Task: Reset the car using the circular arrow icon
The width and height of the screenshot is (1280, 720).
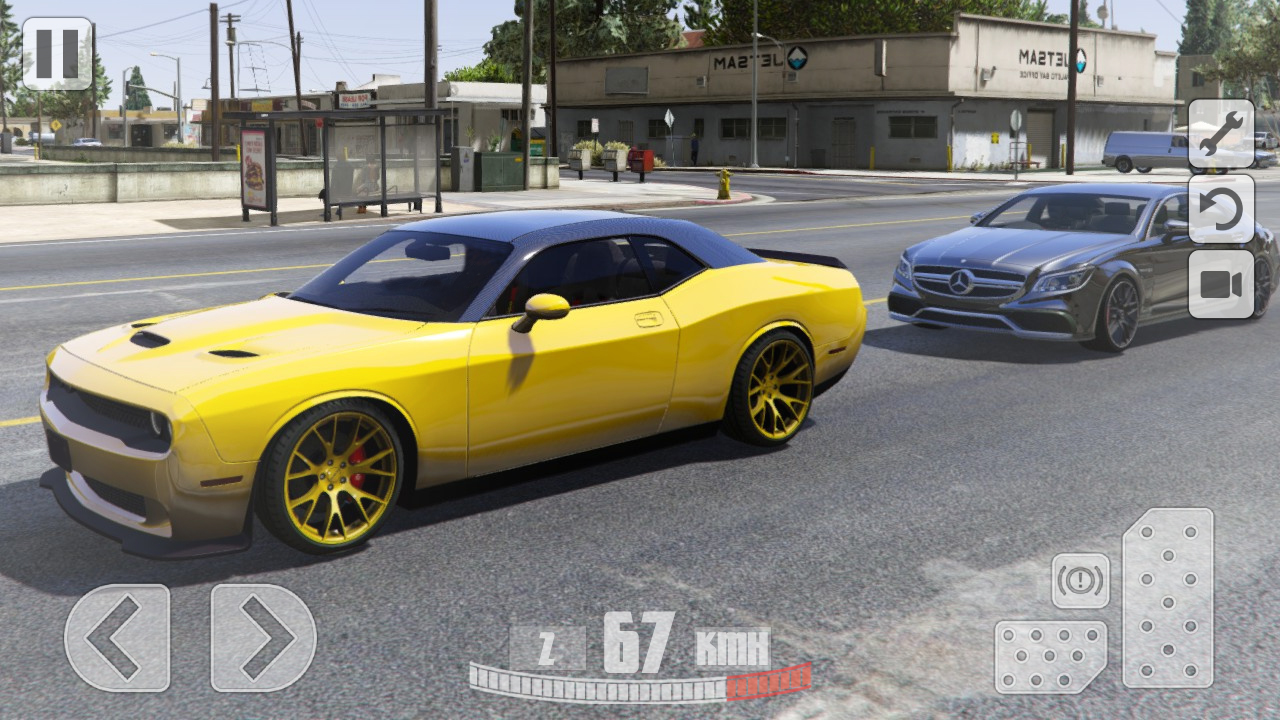Action: point(1219,213)
